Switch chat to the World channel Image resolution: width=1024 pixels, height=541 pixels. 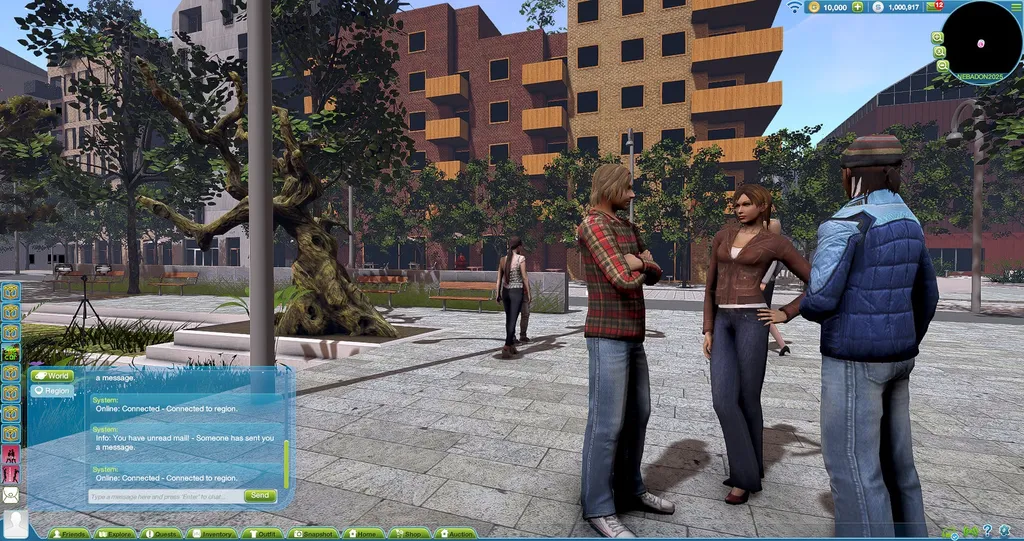pyautogui.click(x=52, y=376)
